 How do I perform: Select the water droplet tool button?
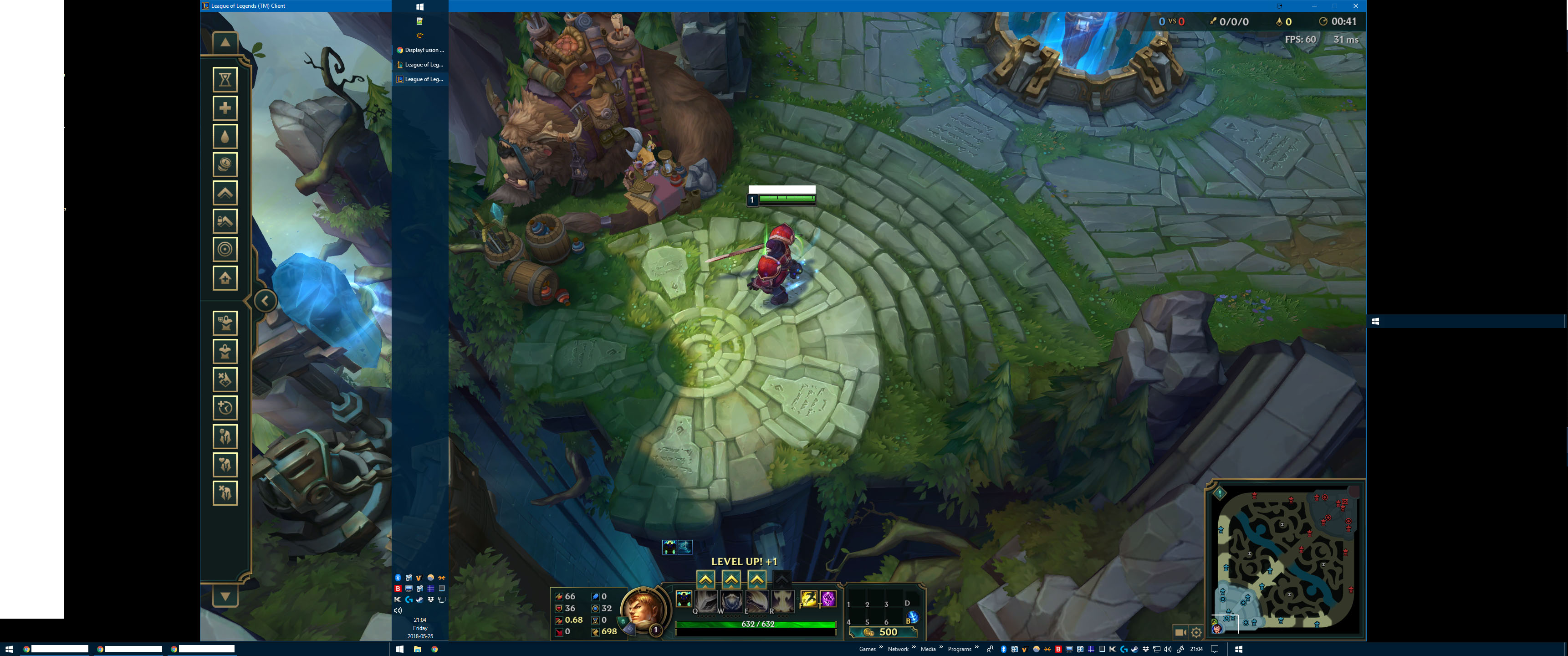click(225, 136)
